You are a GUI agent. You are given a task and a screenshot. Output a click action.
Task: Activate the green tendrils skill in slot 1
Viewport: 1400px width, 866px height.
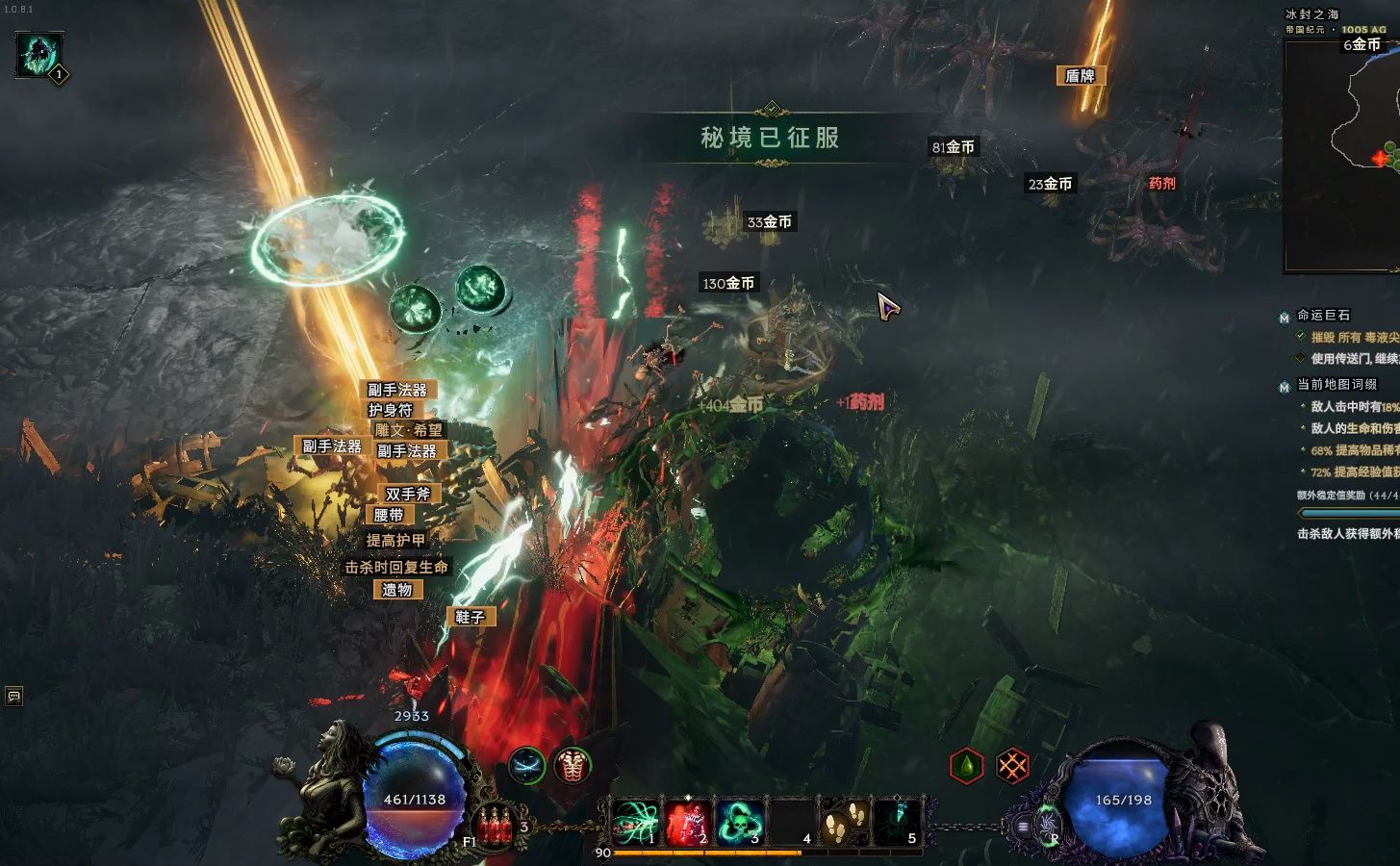(x=636, y=823)
